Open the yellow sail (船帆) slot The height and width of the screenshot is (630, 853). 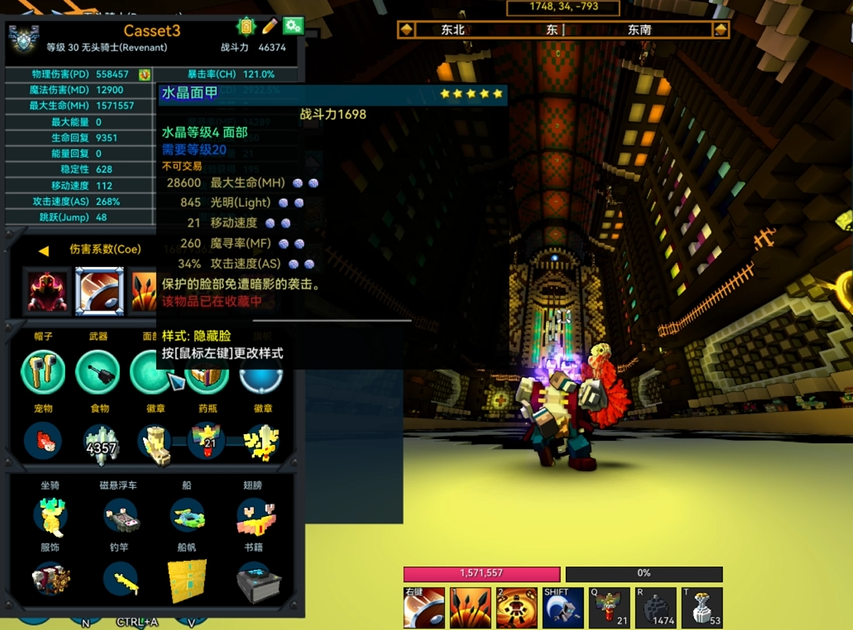point(187,579)
